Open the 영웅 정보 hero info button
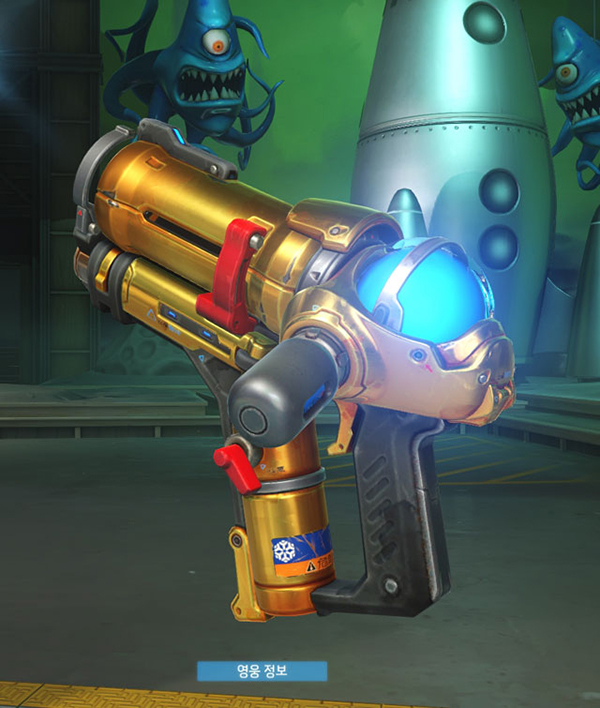The image size is (600, 708). [261, 671]
